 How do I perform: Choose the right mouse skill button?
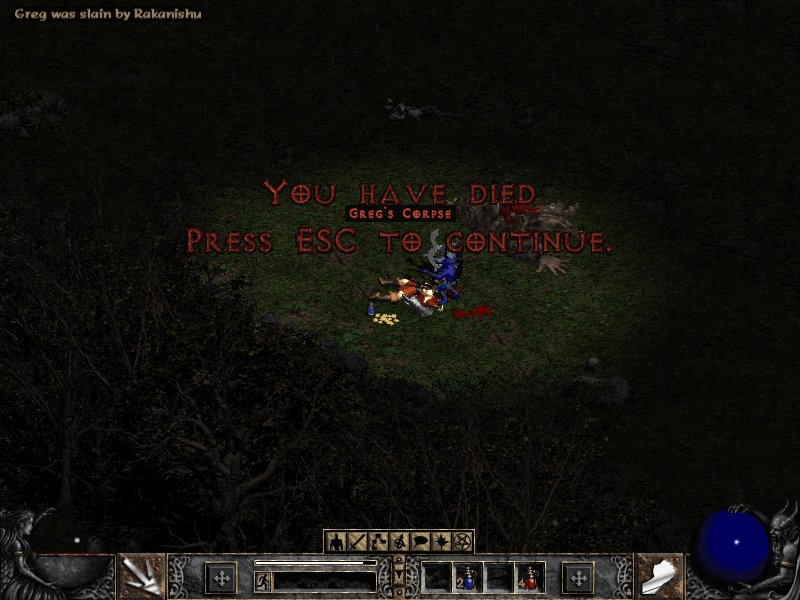660,576
